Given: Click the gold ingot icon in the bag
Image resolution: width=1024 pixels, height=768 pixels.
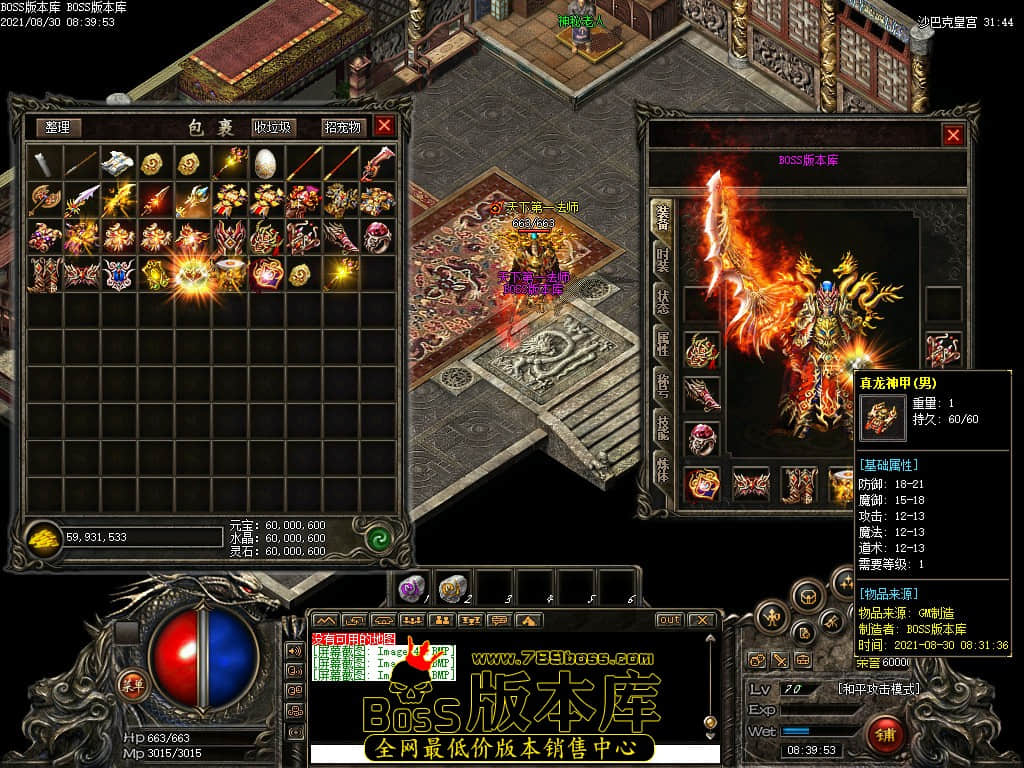Looking at the screenshot, I should pyautogui.click(x=44, y=538).
